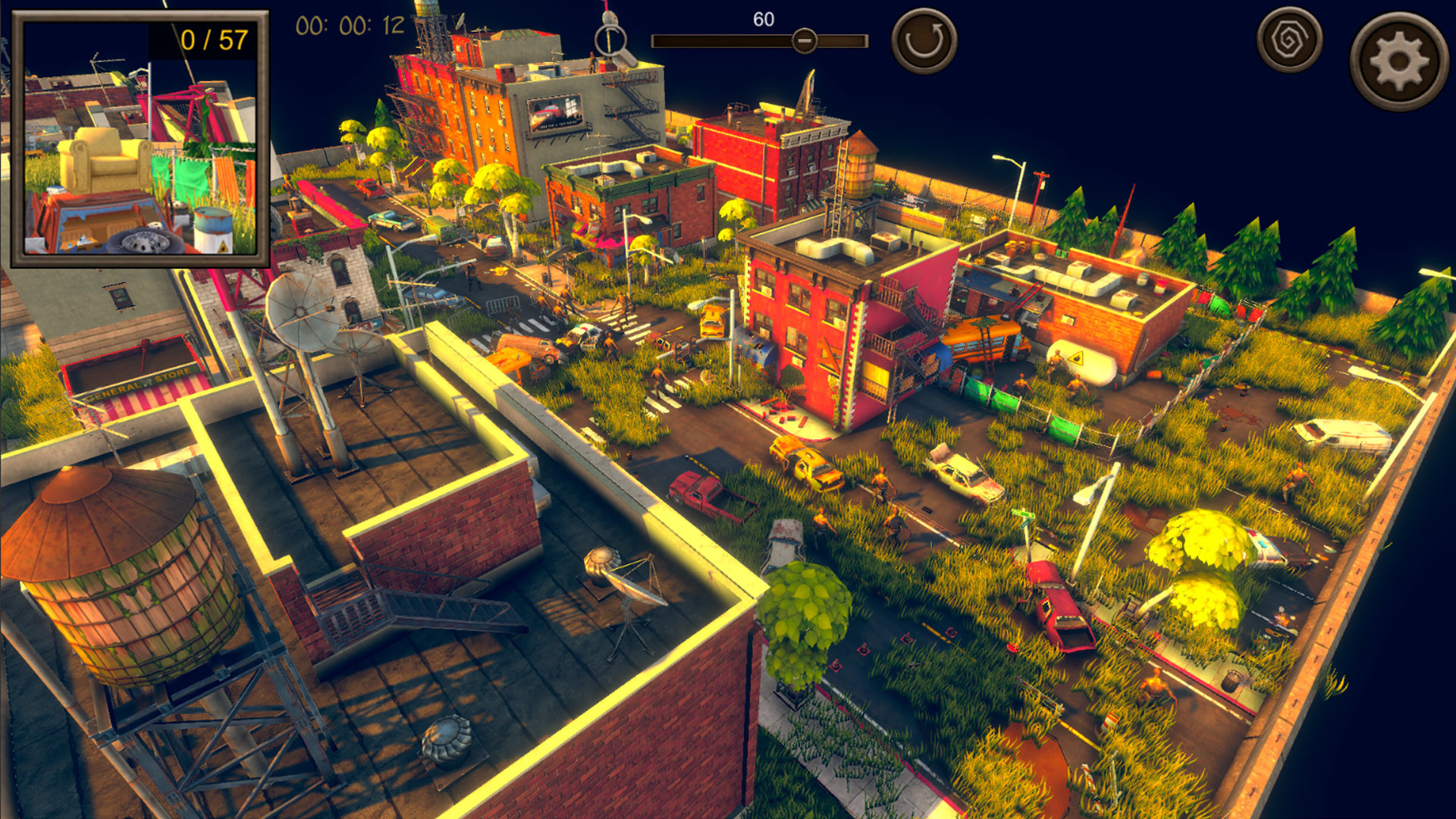Click the yellow school bus
This screenshot has width=1456, height=819.
[982, 340]
